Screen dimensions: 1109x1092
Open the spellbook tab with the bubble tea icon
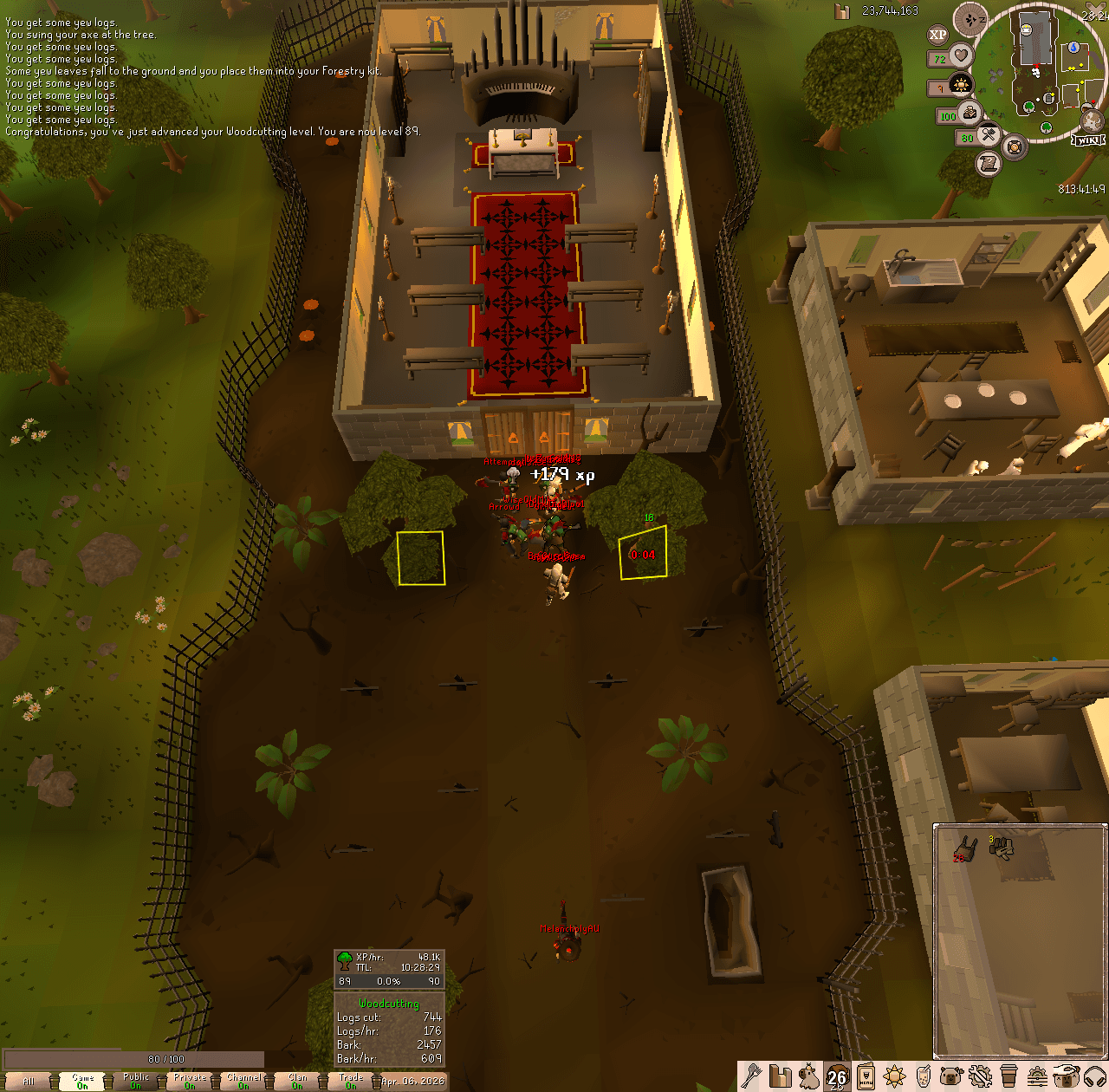[924, 1079]
